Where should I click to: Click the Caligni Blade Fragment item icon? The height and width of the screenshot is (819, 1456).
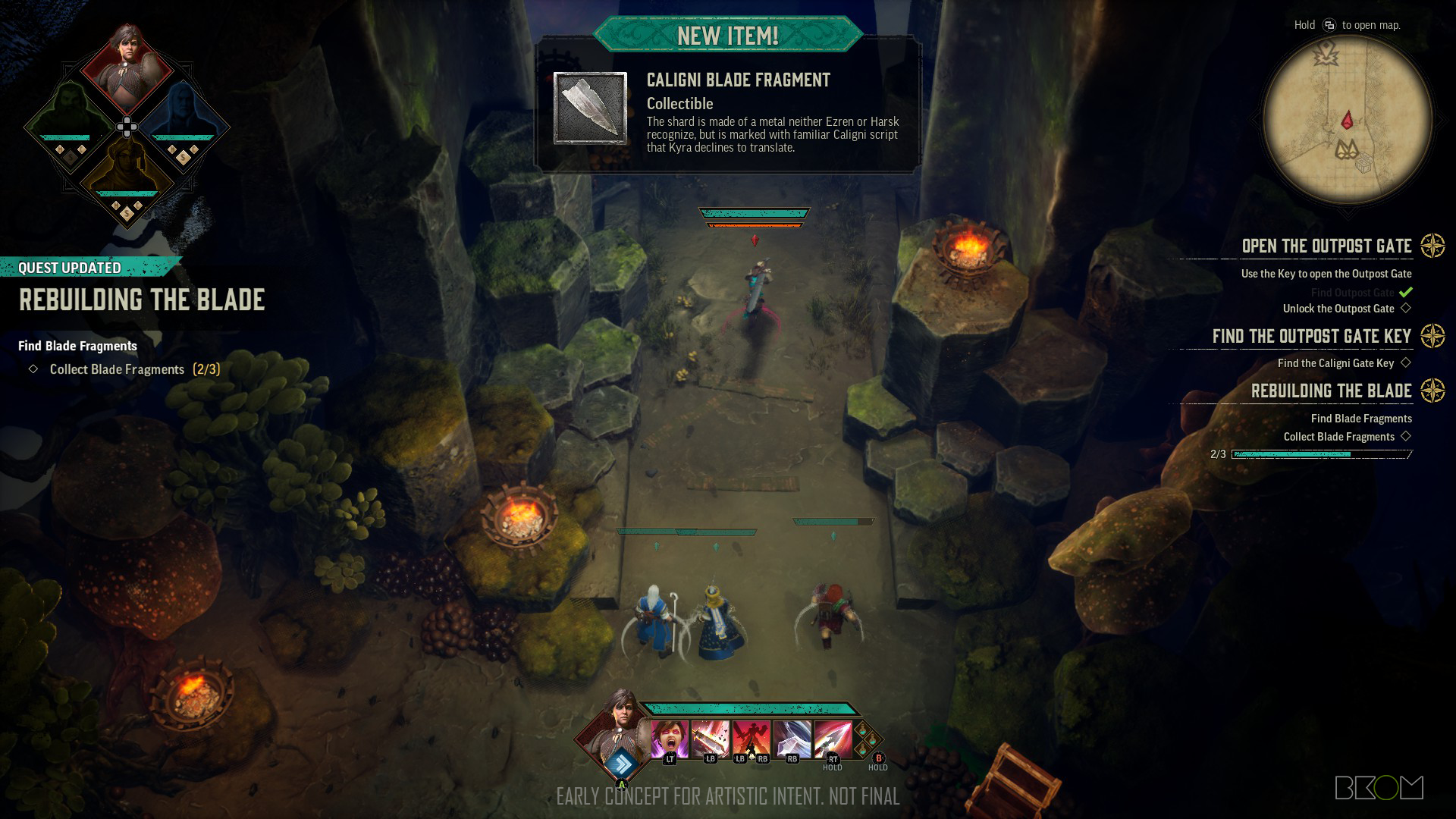click(x=590, y=108)
